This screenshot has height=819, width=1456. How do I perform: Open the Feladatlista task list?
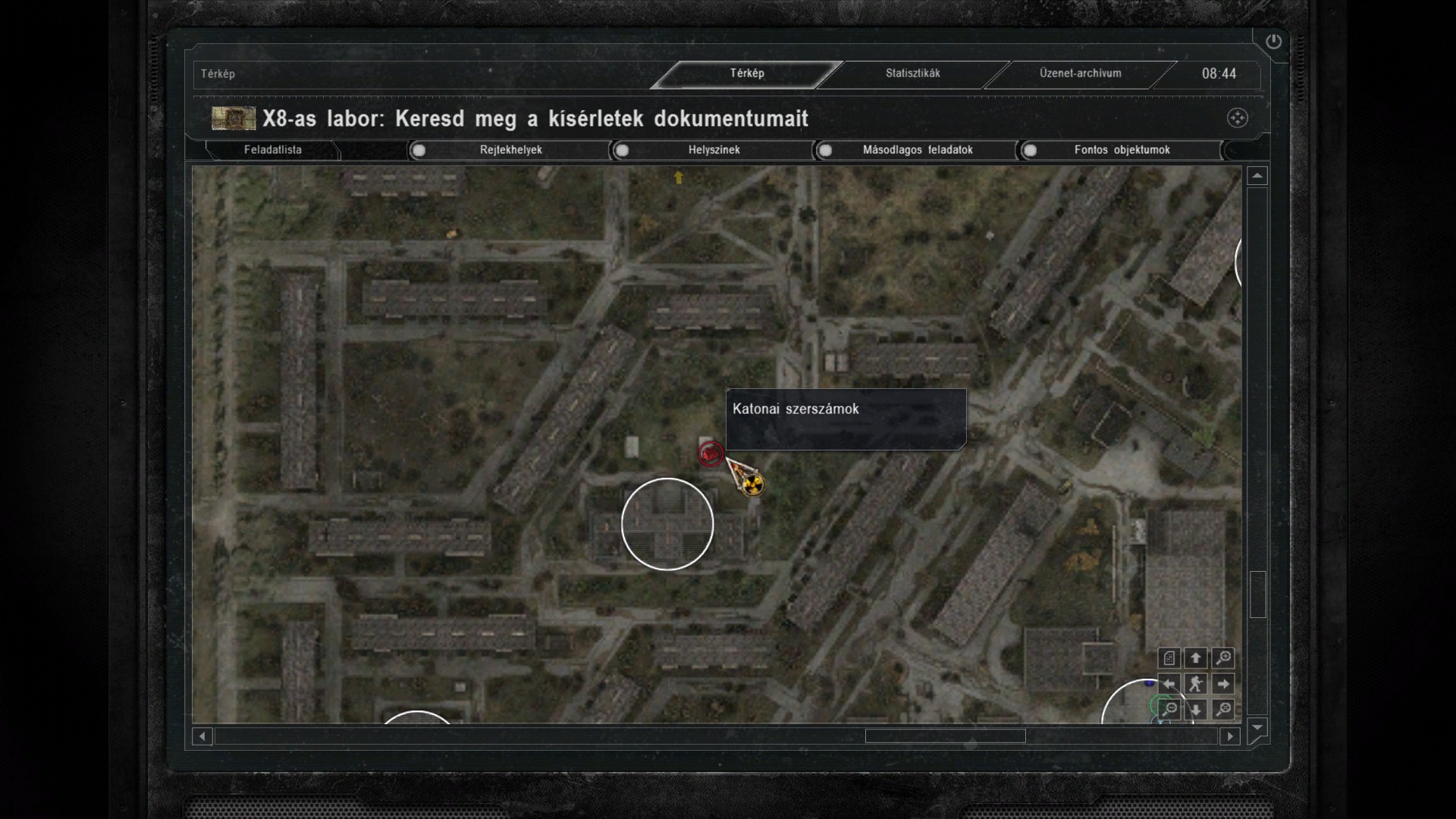(x=273, y=150)
